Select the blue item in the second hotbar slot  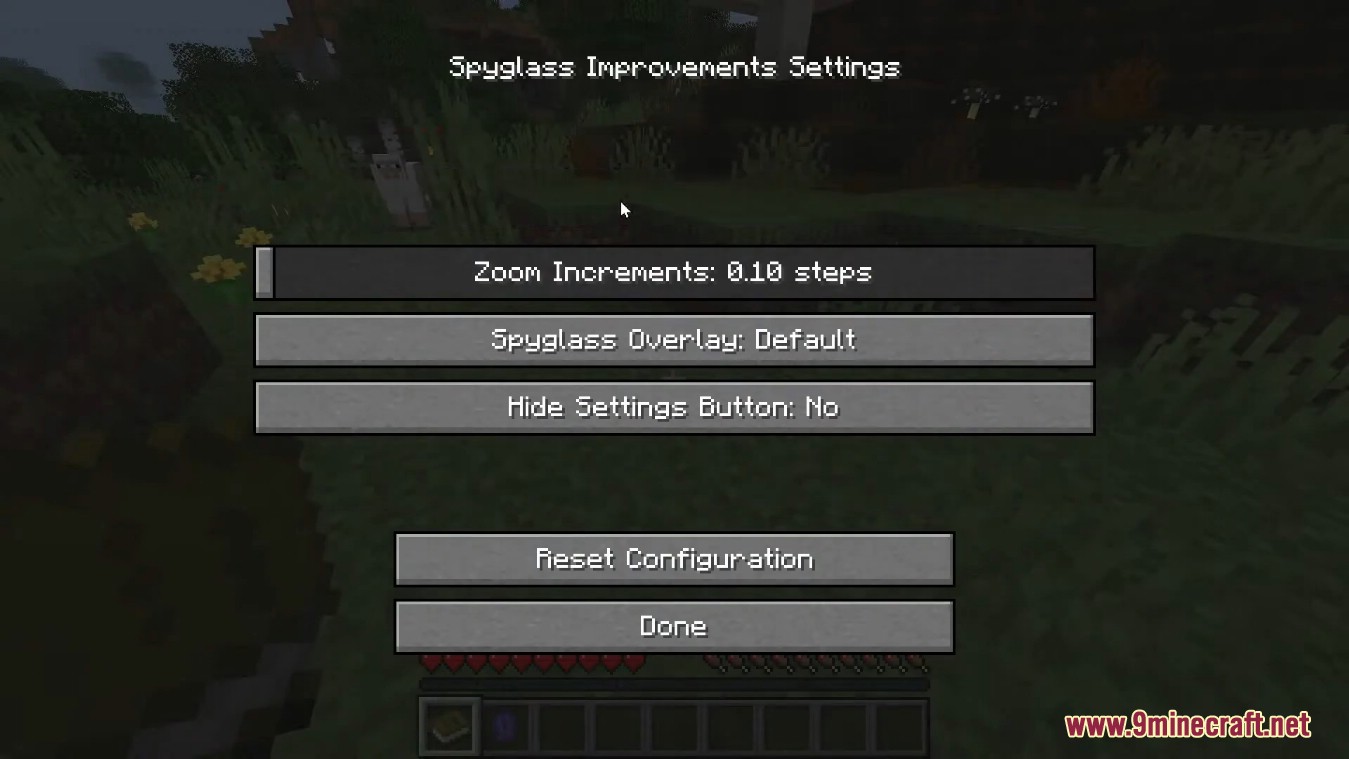[x=503, y=727]
